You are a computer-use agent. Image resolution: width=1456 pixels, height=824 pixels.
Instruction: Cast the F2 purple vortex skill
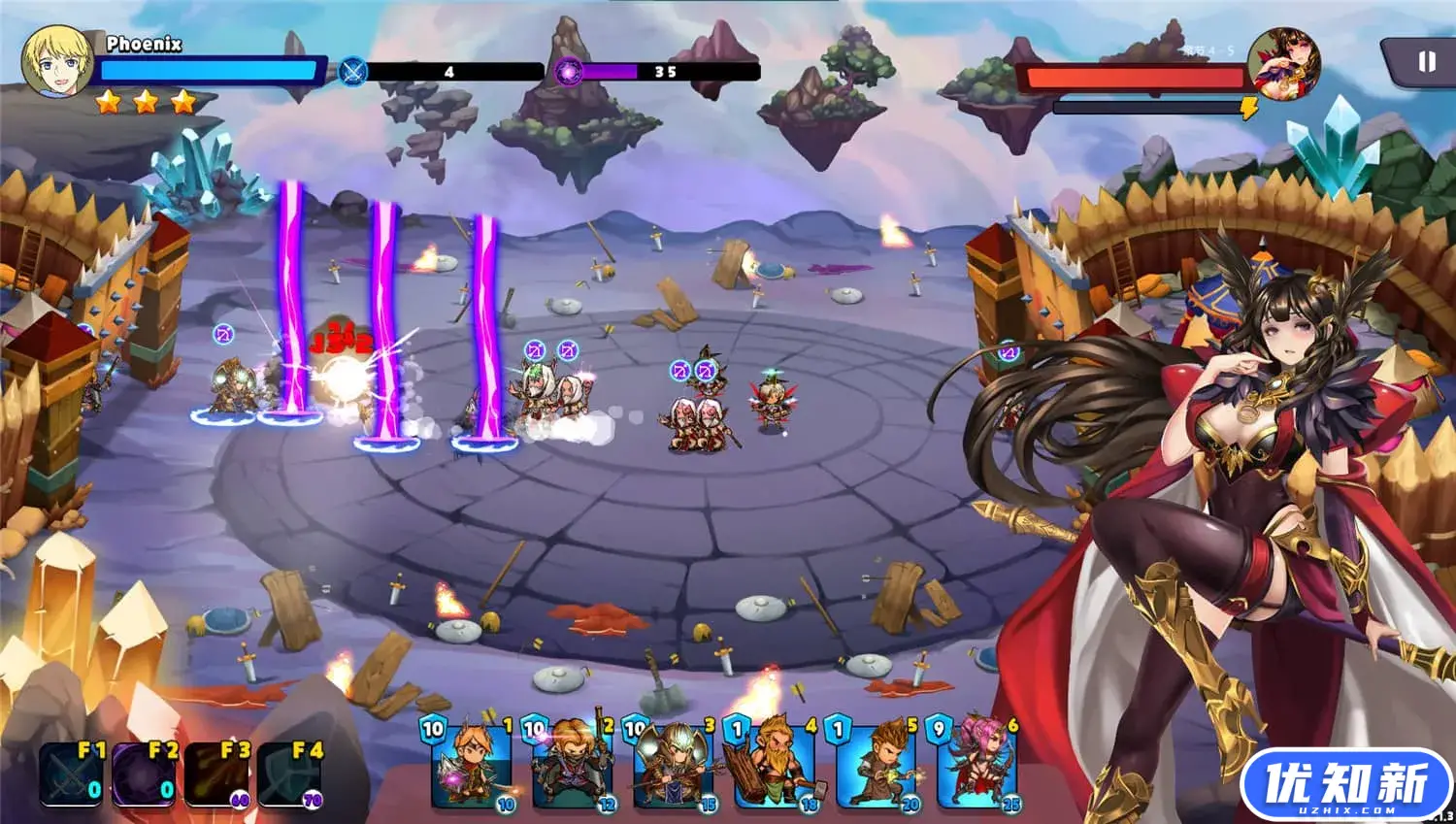[144, 774]
